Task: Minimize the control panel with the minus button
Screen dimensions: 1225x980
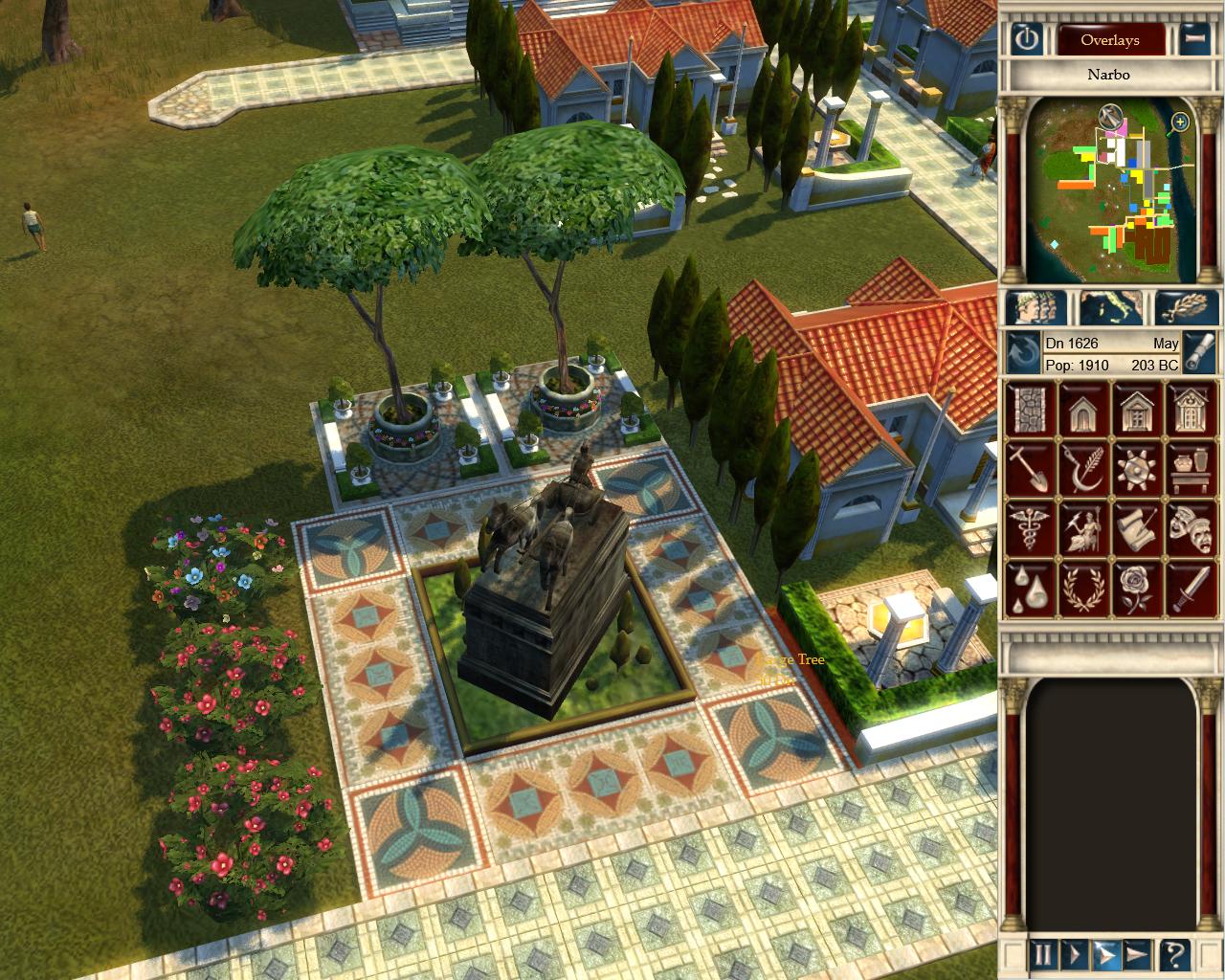Action: (x=1193, y=39)
